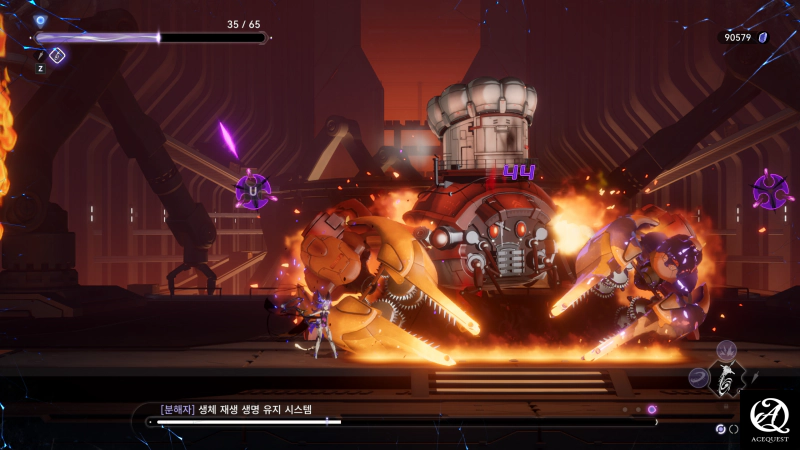Activate the swirl slash ability icon
This screenshot has height=450, width=800.
pyautogui.click(x=698, y=377)
